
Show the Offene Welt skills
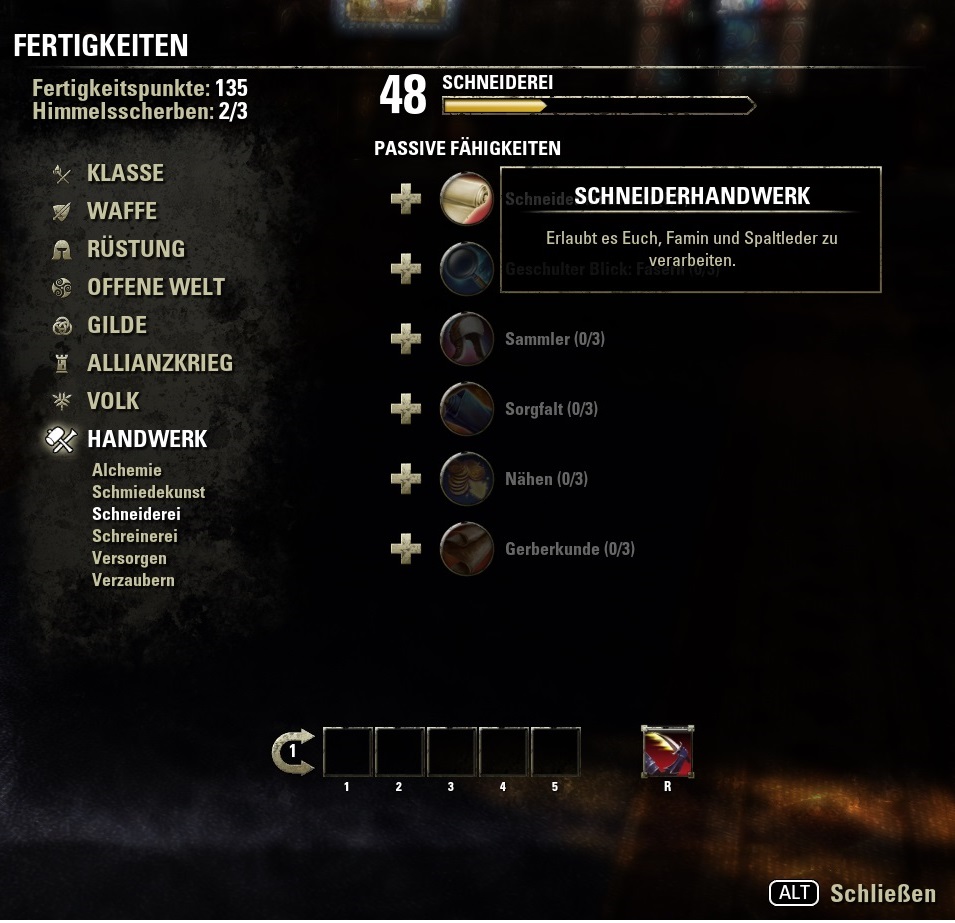[155, 287]
